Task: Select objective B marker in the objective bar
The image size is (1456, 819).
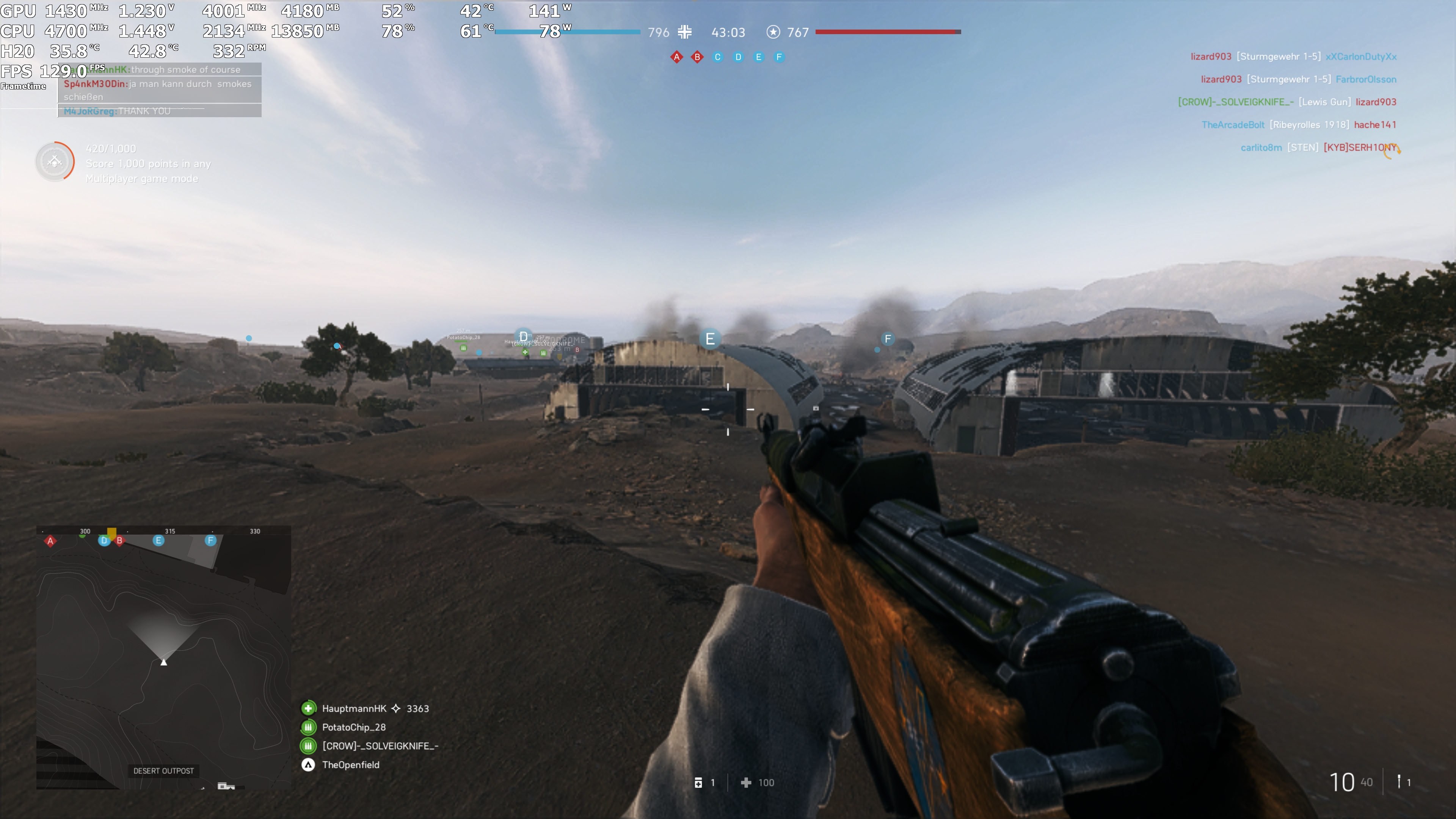Action: [697, 56]
